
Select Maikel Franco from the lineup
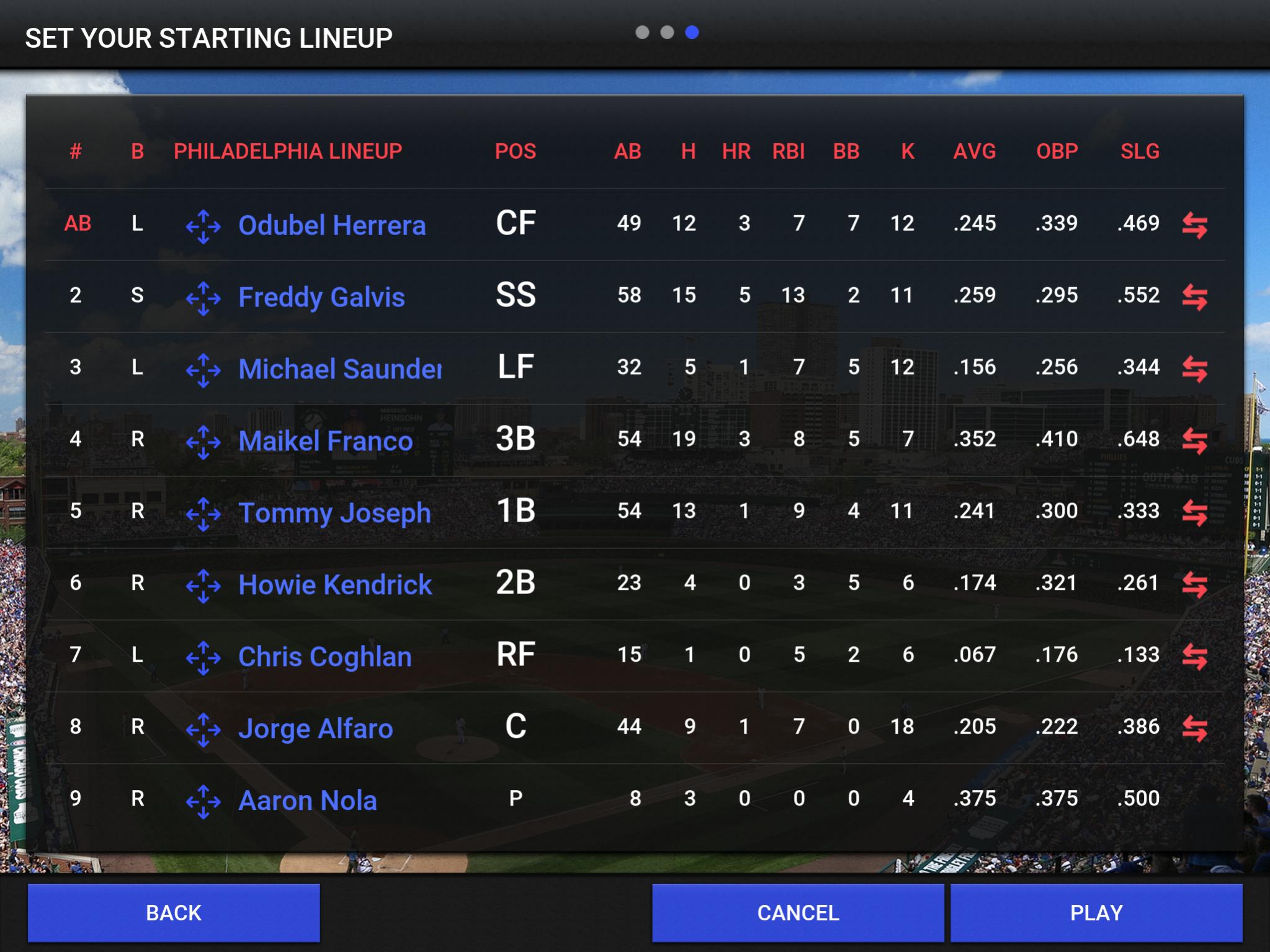click(x=326, y=441)
